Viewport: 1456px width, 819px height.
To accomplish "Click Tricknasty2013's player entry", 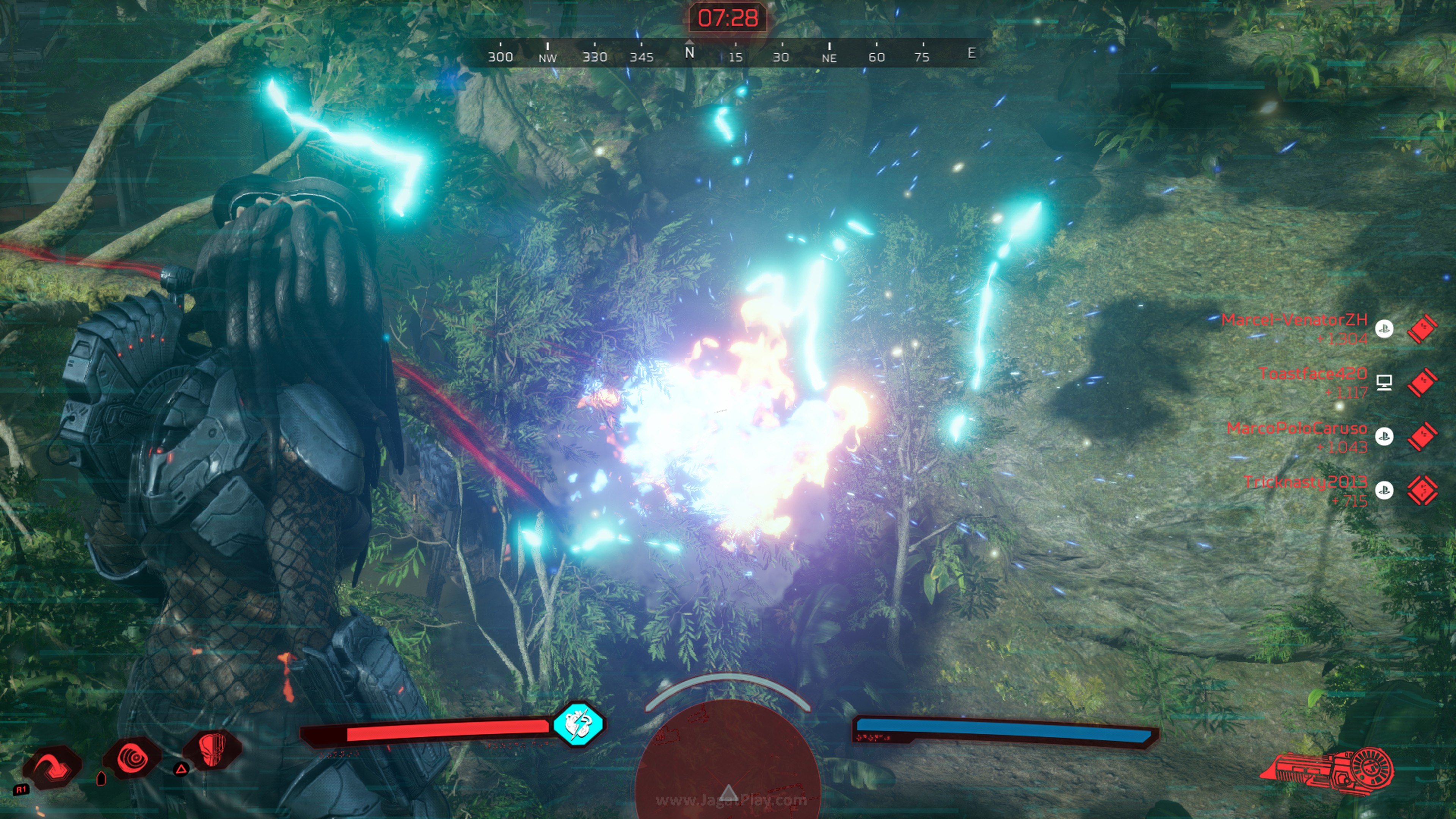I will (1305, 482).
